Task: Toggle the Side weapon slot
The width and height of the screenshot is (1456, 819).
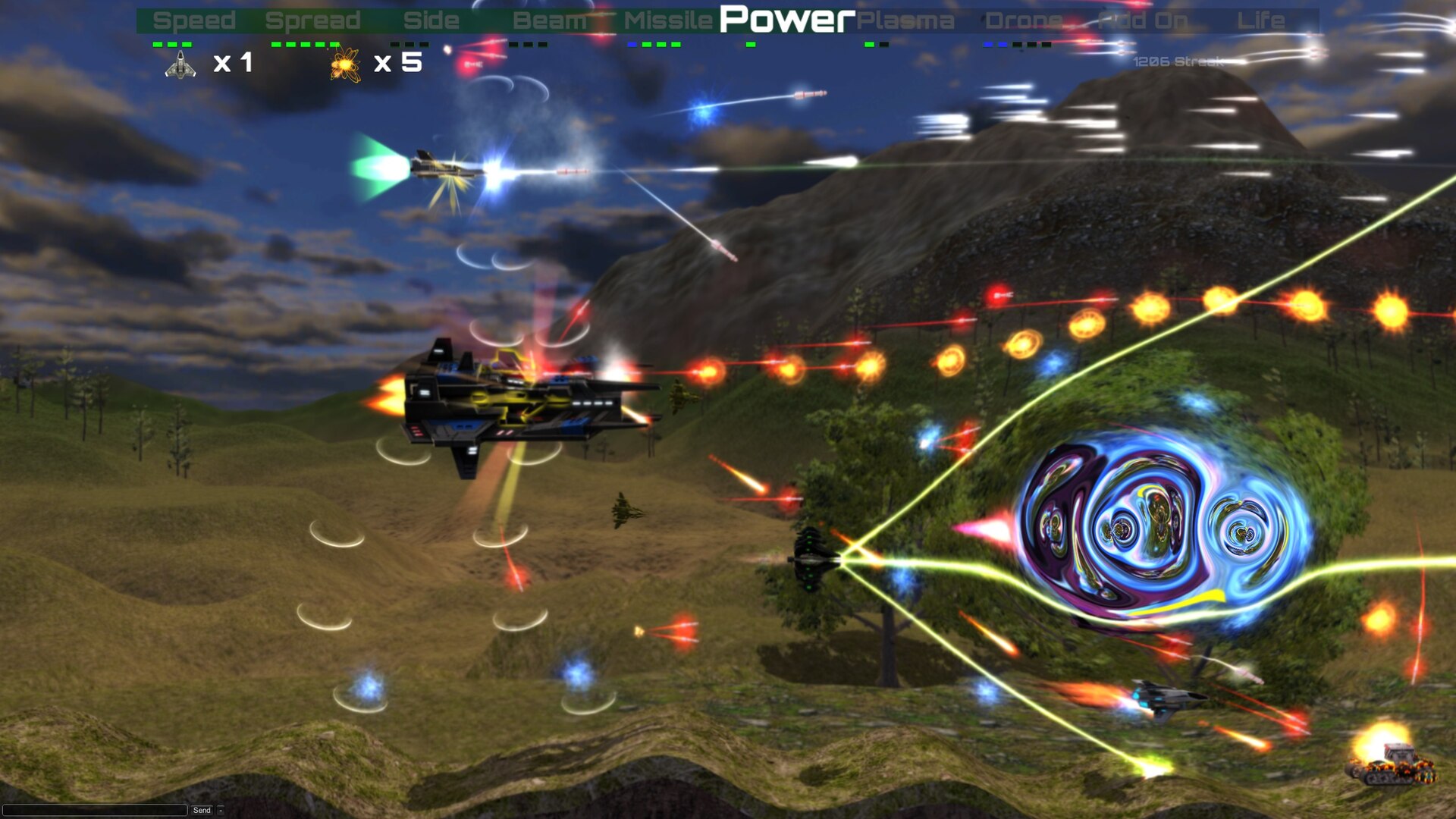Action: click(430, 20)
